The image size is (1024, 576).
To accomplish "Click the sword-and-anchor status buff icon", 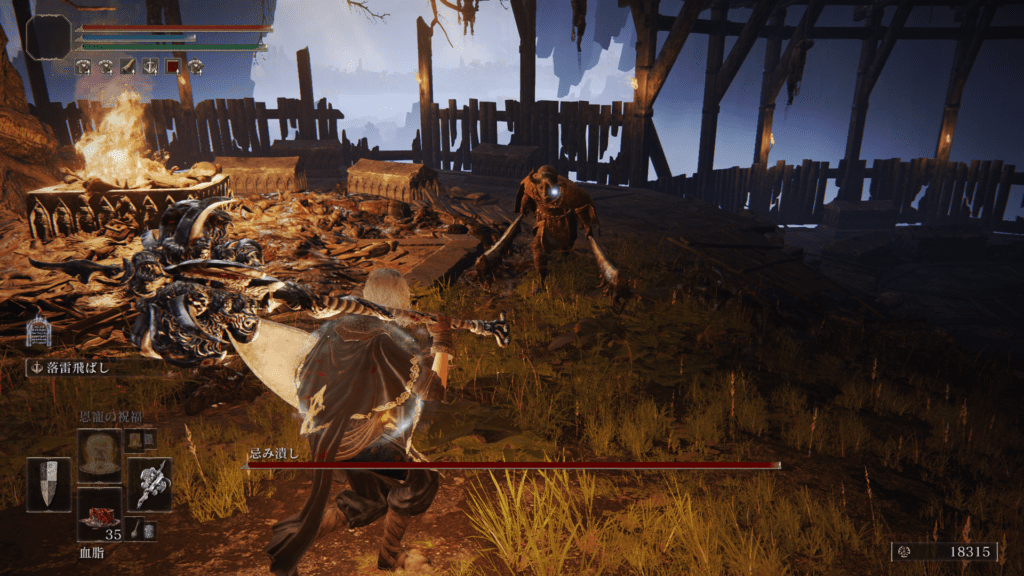I will click(x=150, y=67).
